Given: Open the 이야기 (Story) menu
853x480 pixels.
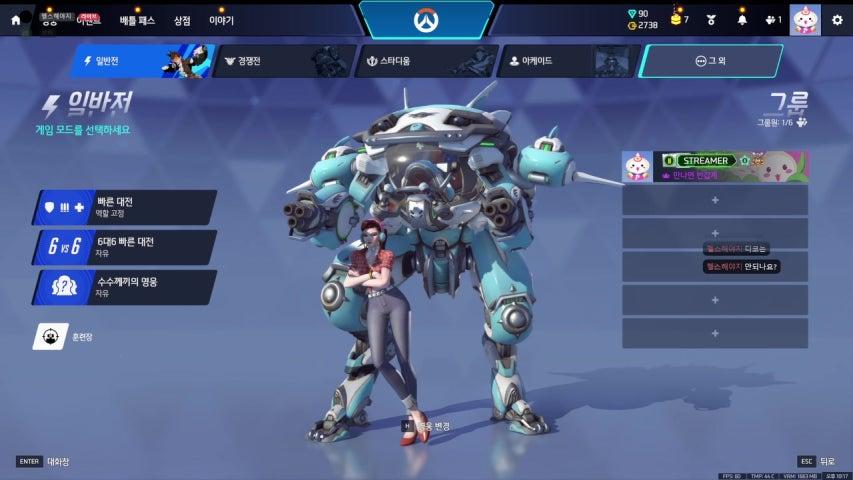Looking at the screenshot, I should (x=221, y=20).
